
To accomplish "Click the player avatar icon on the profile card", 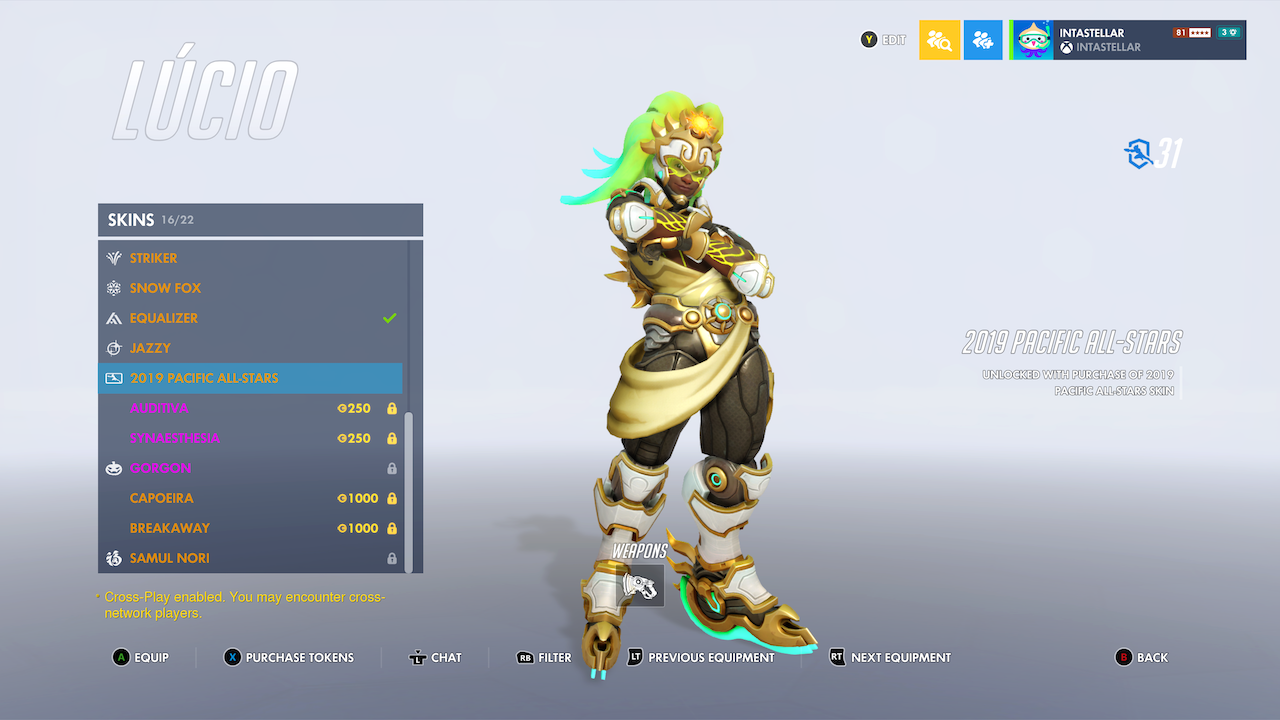I will tap(1031, 40).
